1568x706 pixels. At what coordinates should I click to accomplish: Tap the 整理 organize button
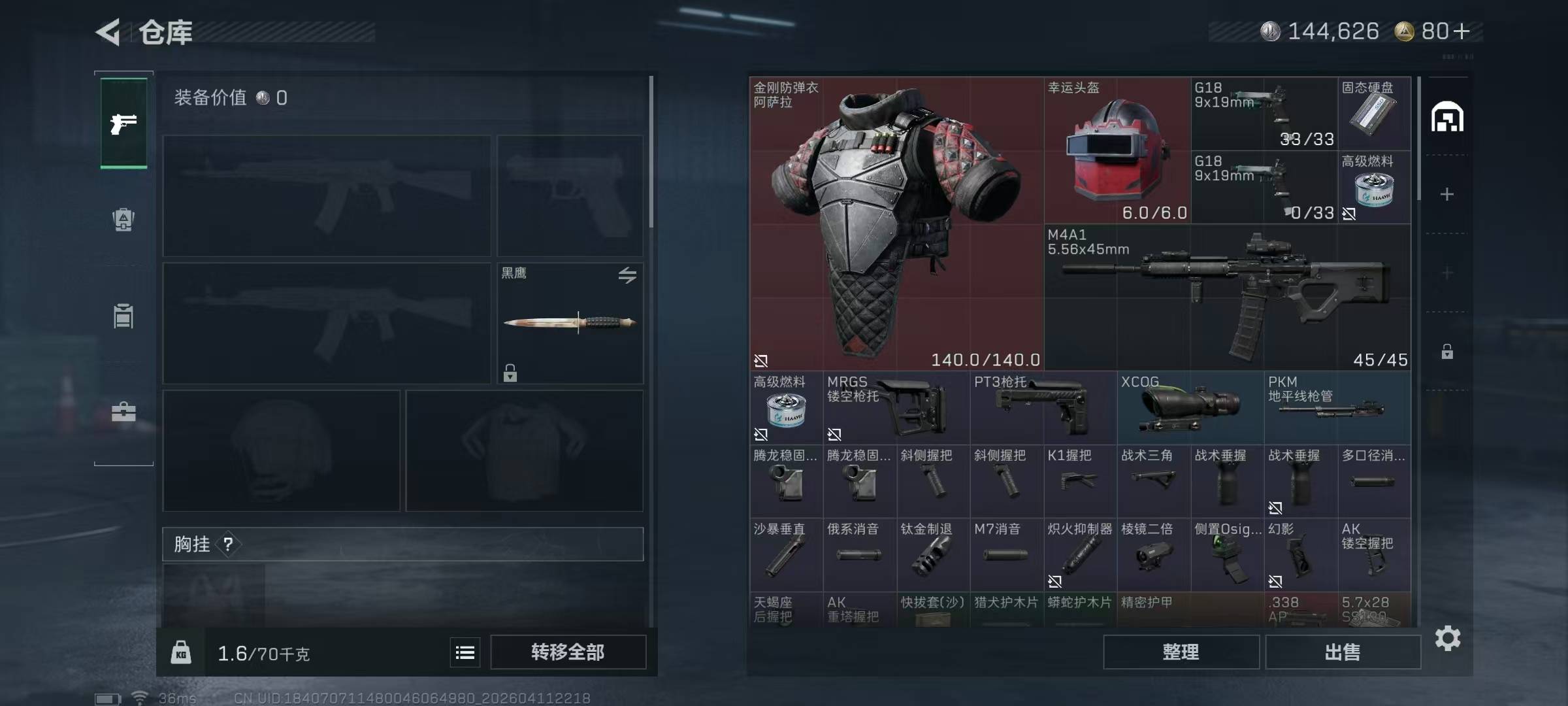1181,652
